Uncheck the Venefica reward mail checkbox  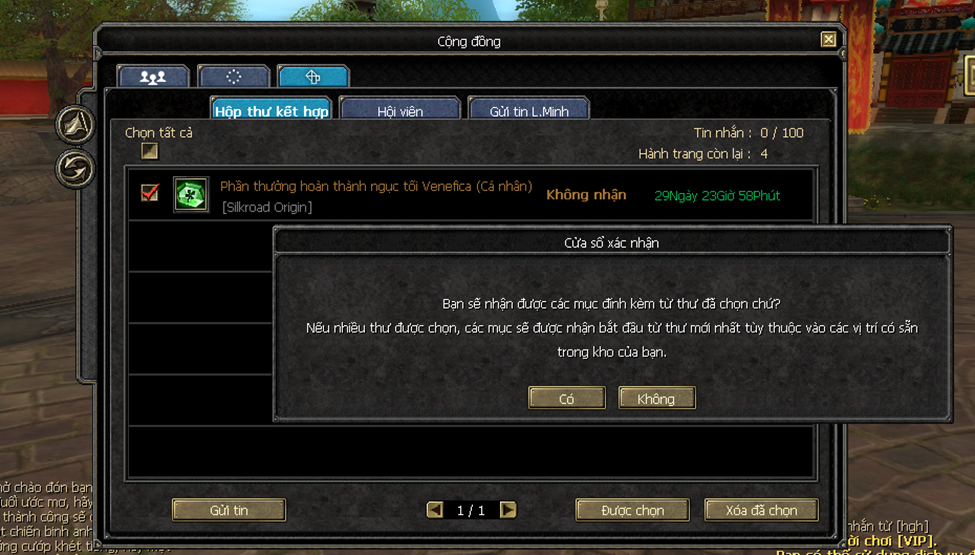click(150, 193)
